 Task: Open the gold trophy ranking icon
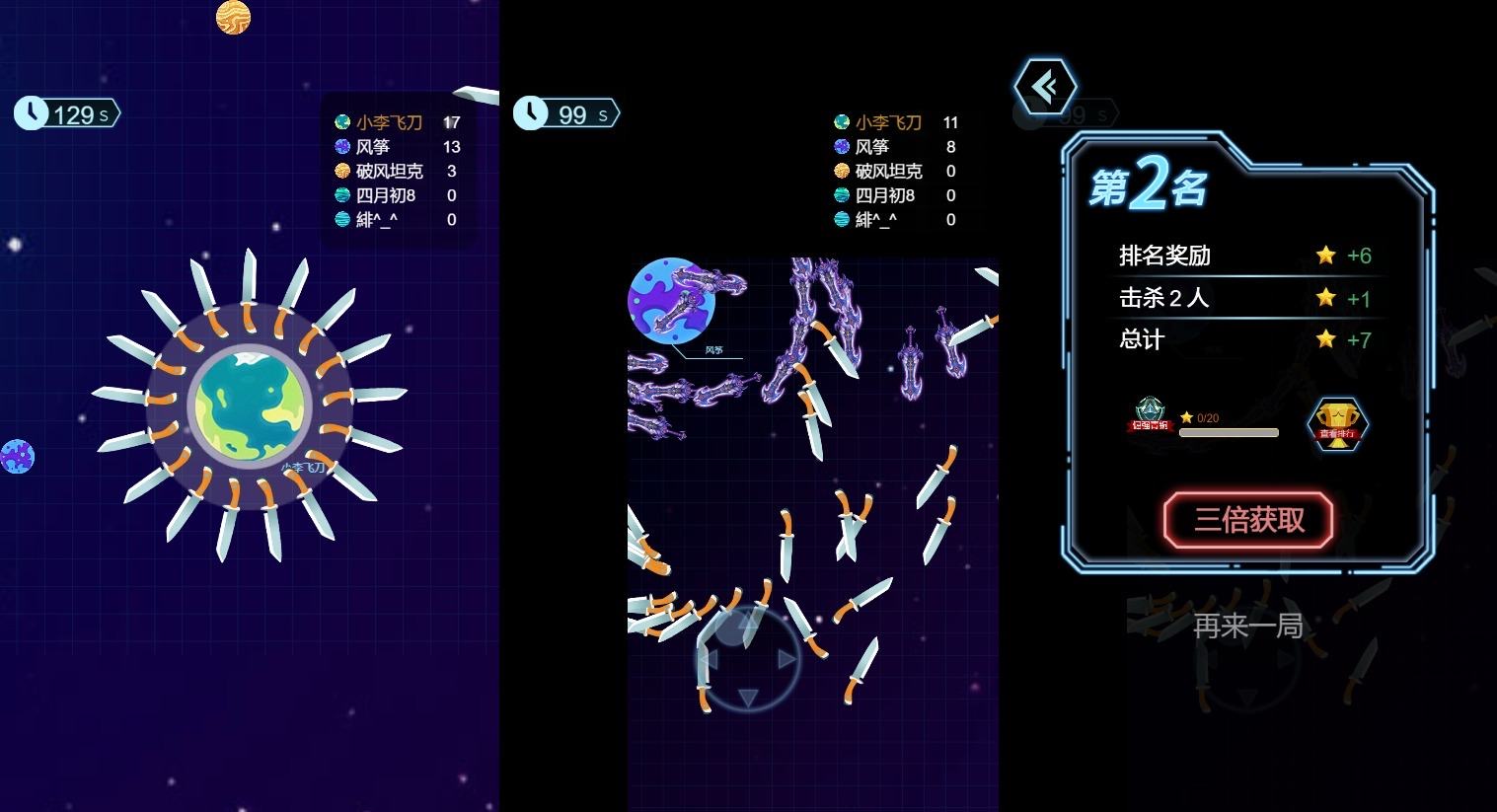[x=1337, y=424]
